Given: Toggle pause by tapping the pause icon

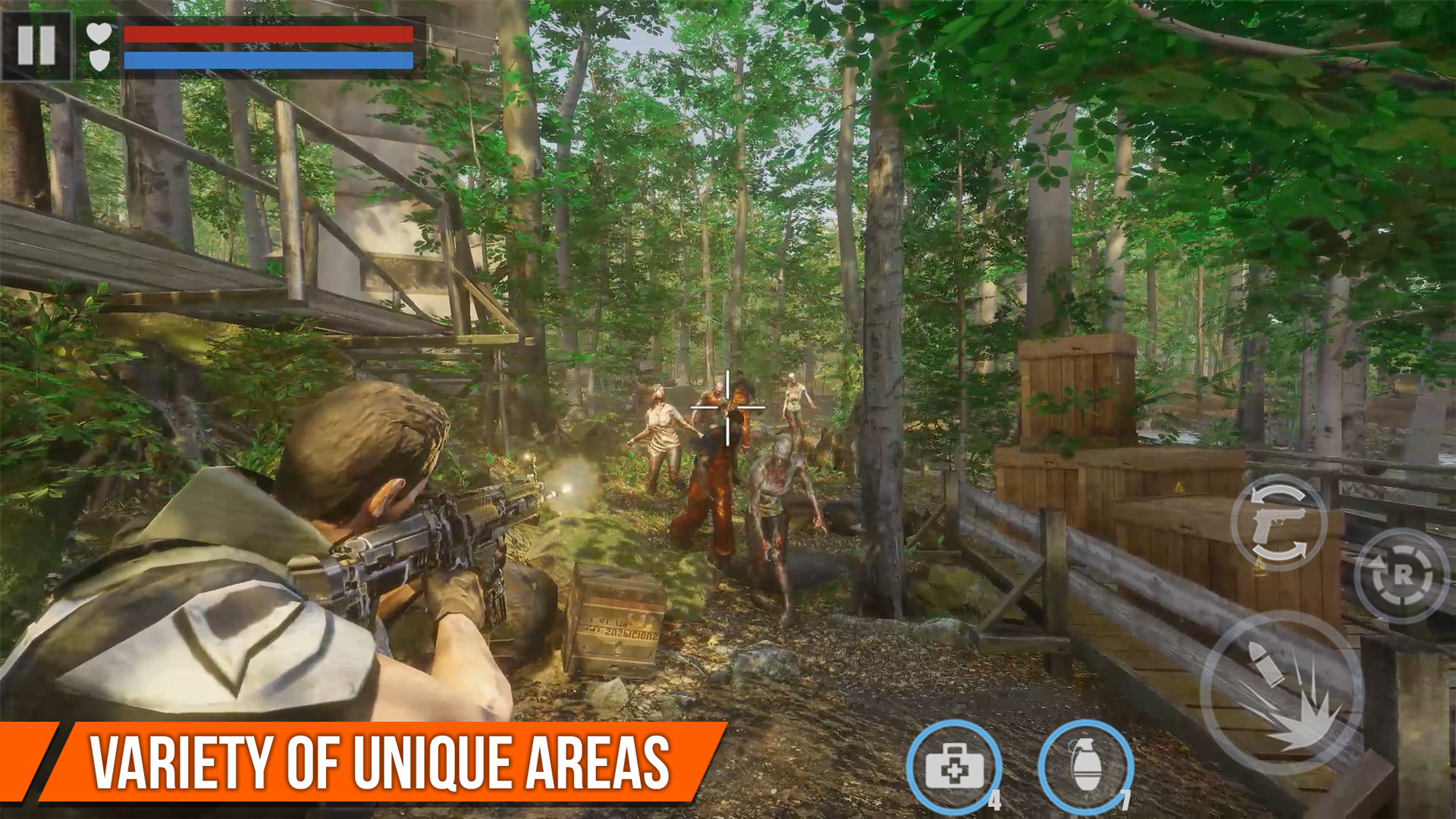Looking at the screenshot, I should (38, 47).
